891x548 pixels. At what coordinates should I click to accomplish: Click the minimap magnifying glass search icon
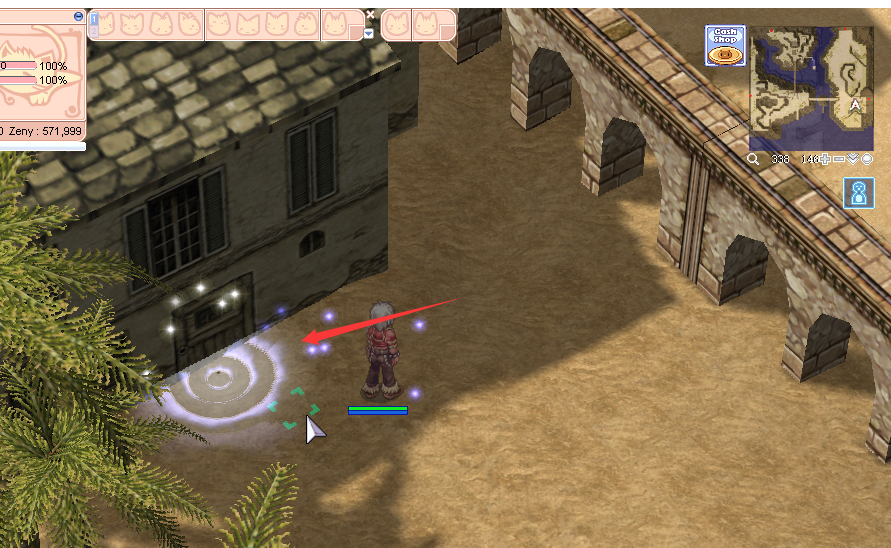click(753, 159)
